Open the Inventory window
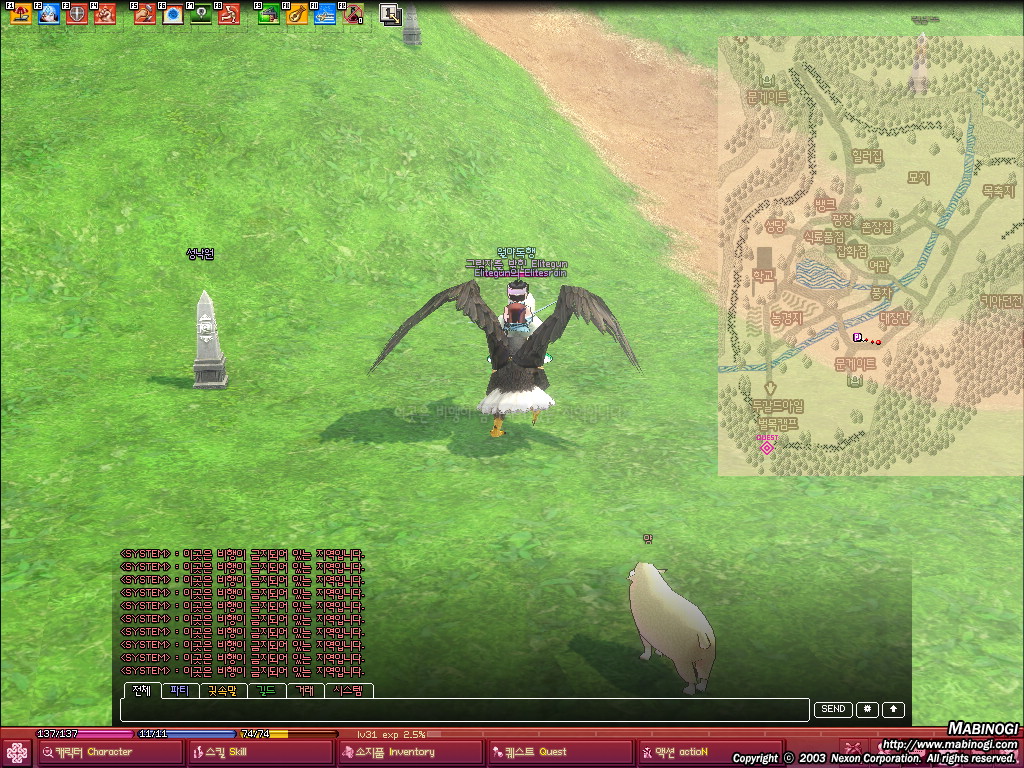The image size is (1024, 768). (x=410, y=752)
